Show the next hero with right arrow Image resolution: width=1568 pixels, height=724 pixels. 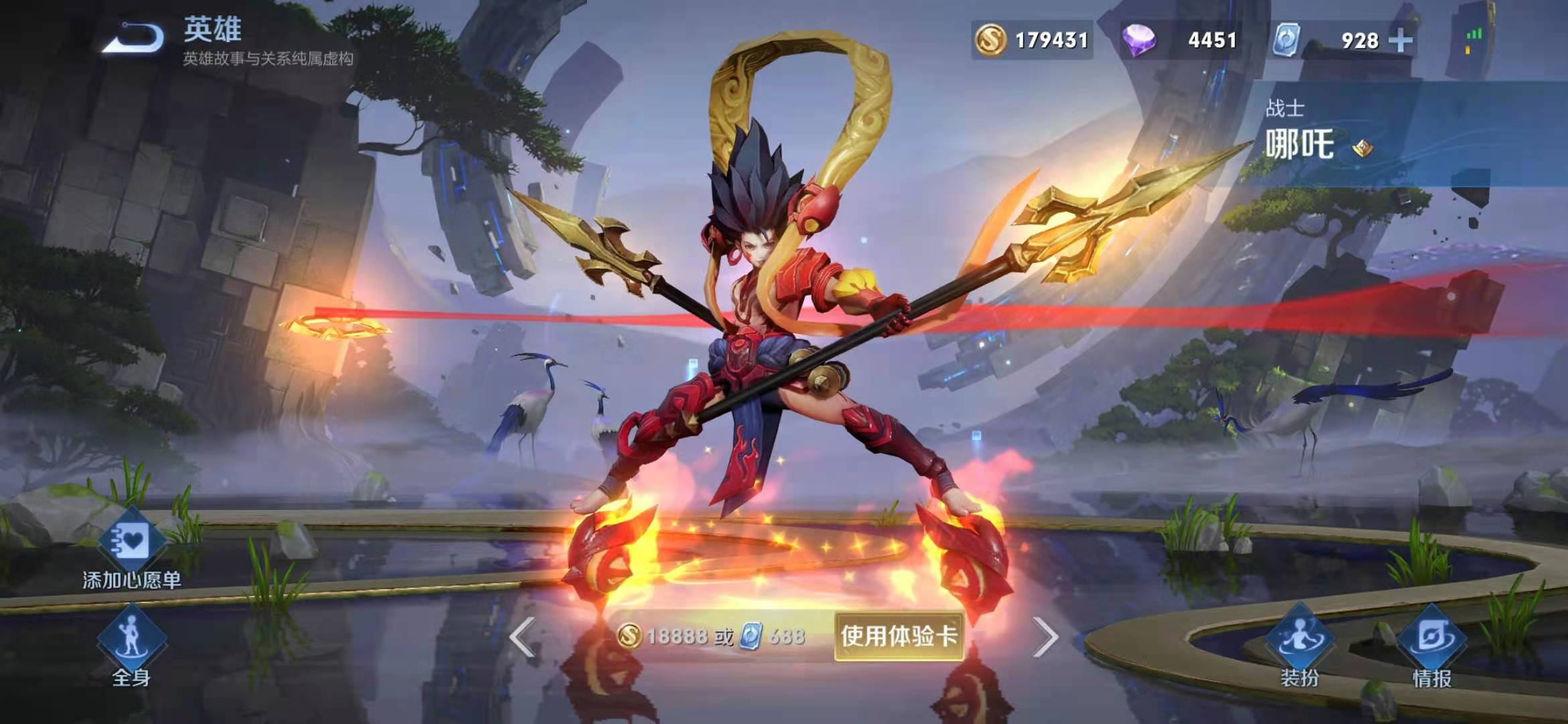[1045, 636]
